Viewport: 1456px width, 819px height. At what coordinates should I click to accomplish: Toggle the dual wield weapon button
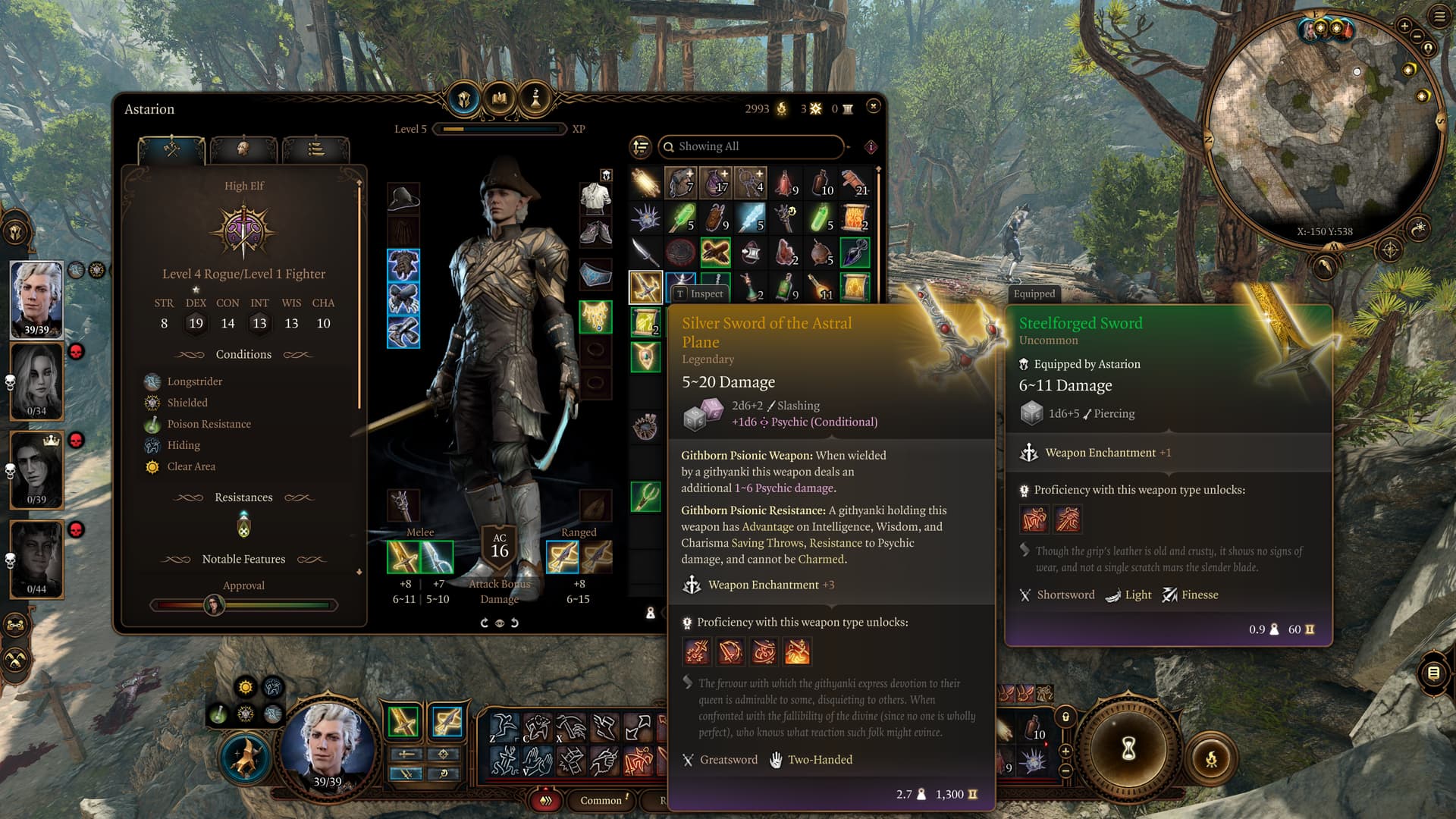406,773
